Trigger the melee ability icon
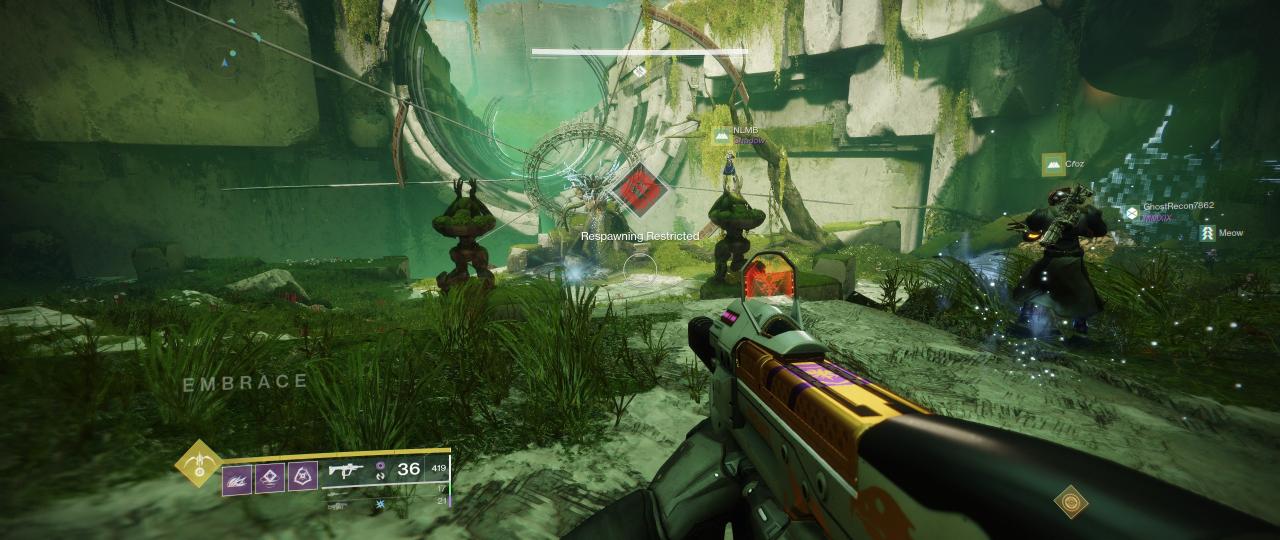Viewport: 1280px width, 540px height. pos(270,477)
